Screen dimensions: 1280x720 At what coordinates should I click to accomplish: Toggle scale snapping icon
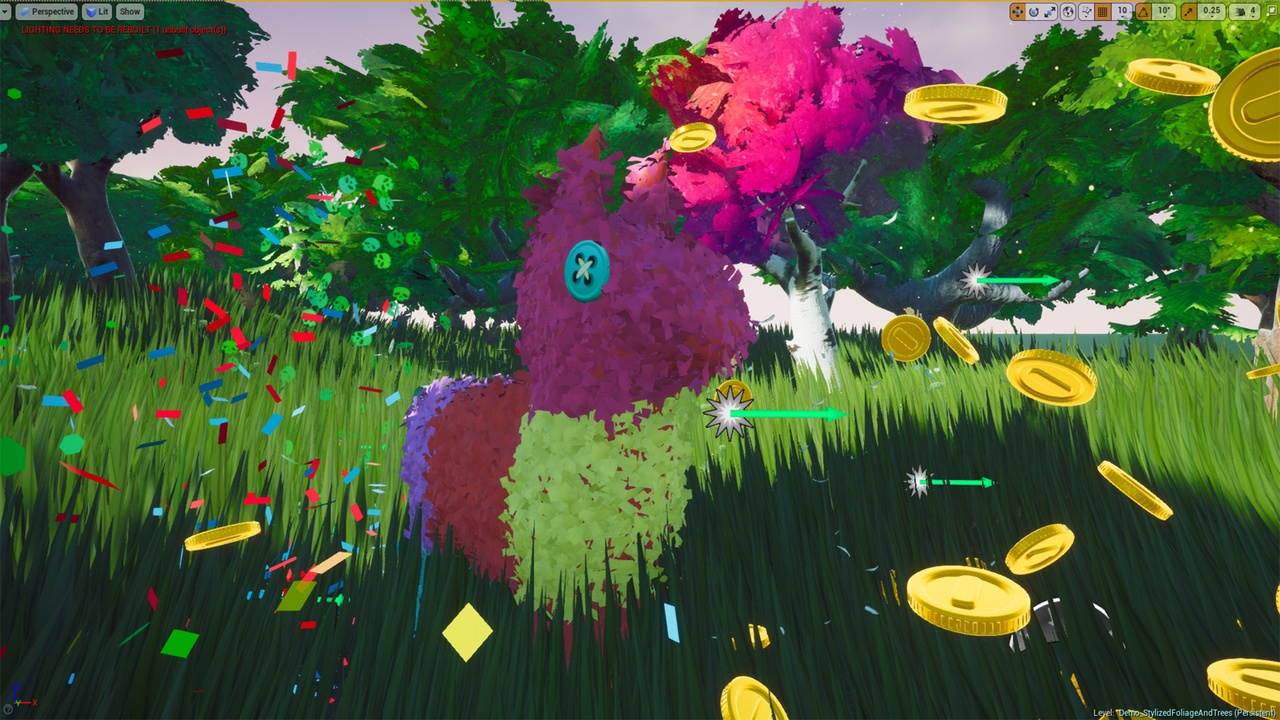[x=1188, y=11]
